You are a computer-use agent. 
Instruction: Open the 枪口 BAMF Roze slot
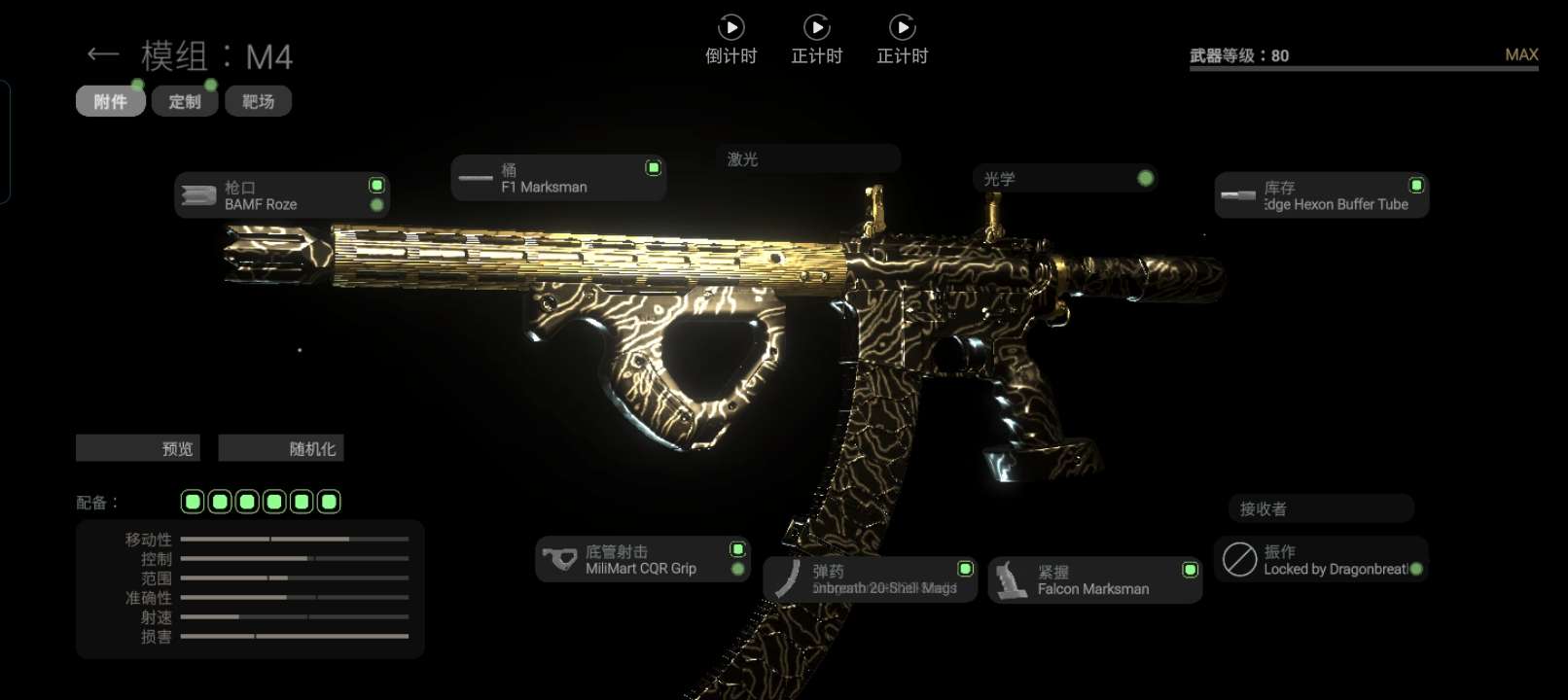point(282,195)
